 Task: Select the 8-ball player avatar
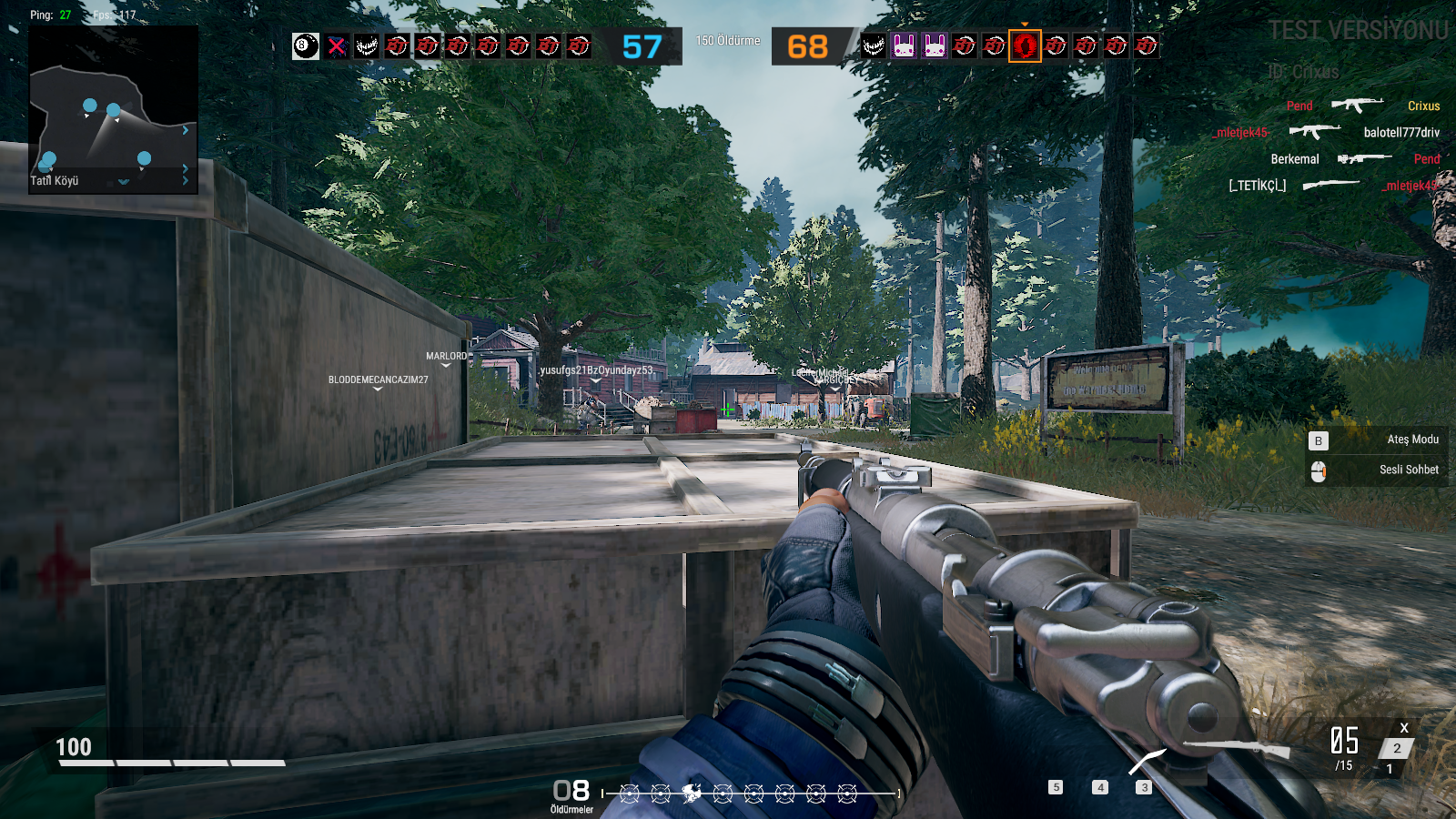click(x=306, y=46)
